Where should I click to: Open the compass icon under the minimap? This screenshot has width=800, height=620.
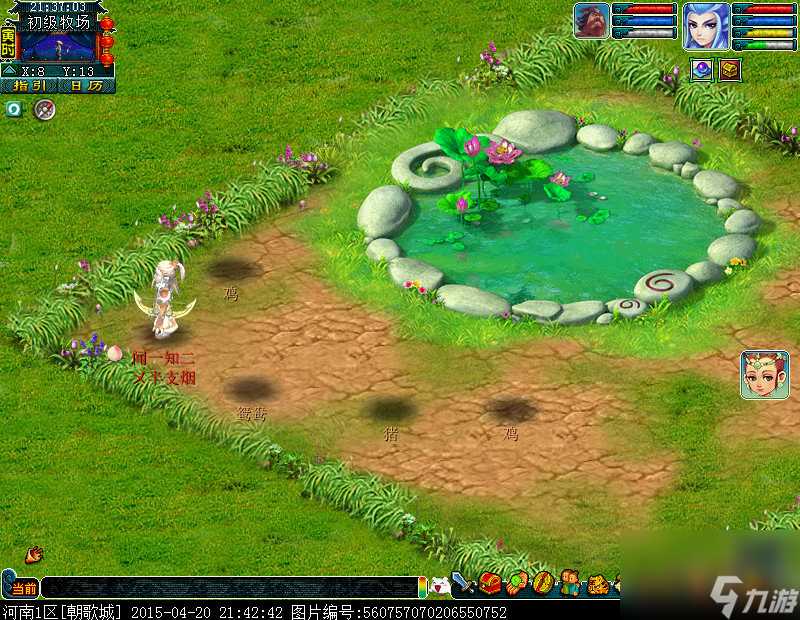tap(43, 109)
